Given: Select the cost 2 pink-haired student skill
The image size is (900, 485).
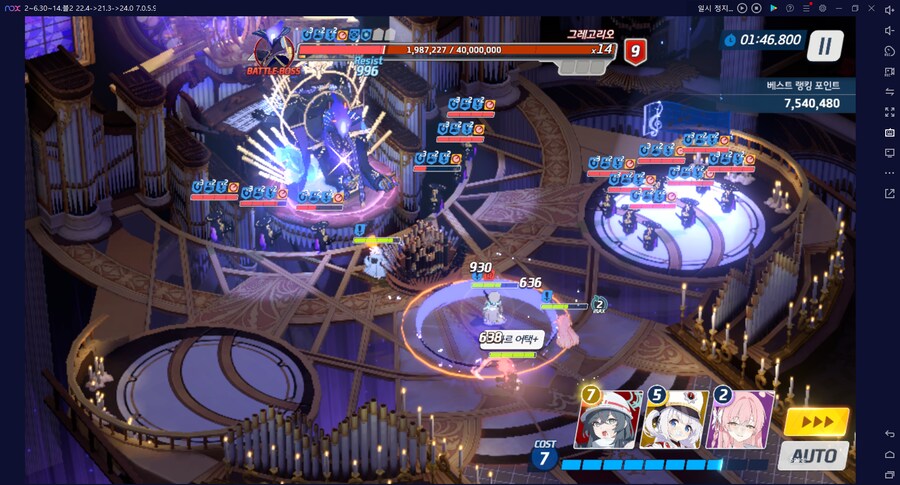Looking at the screenshot, I should click(740, 420).
